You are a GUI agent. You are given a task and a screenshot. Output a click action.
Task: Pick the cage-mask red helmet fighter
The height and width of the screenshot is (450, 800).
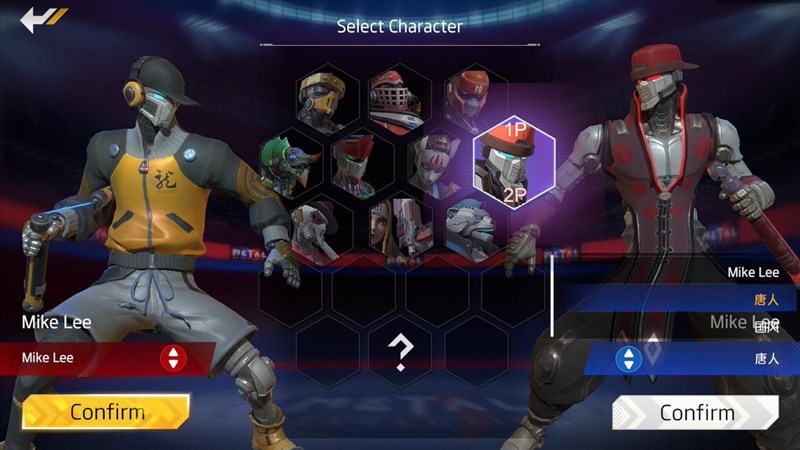point(397,97)
